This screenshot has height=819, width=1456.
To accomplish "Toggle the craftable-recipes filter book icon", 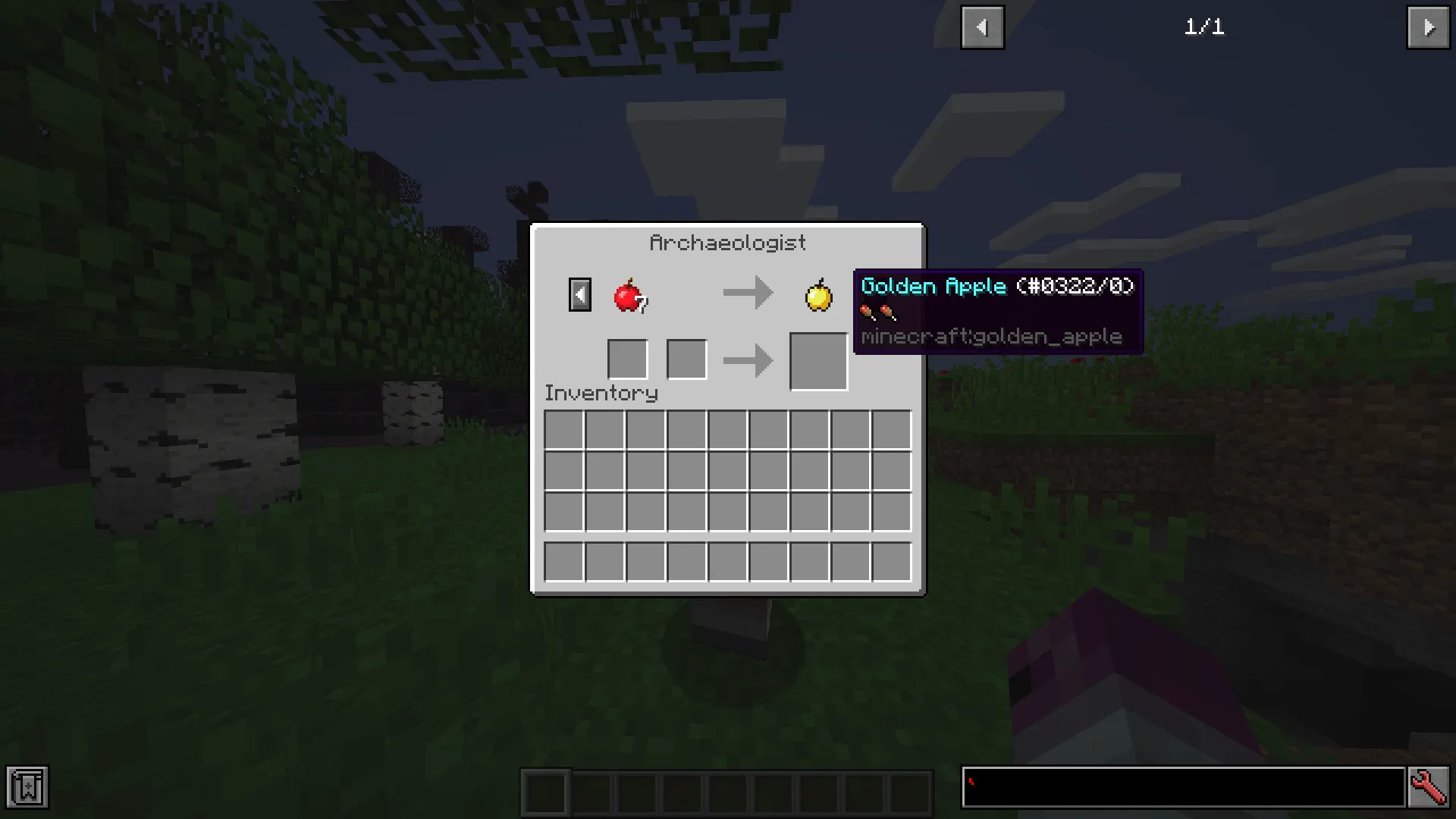I will (29, 787).
